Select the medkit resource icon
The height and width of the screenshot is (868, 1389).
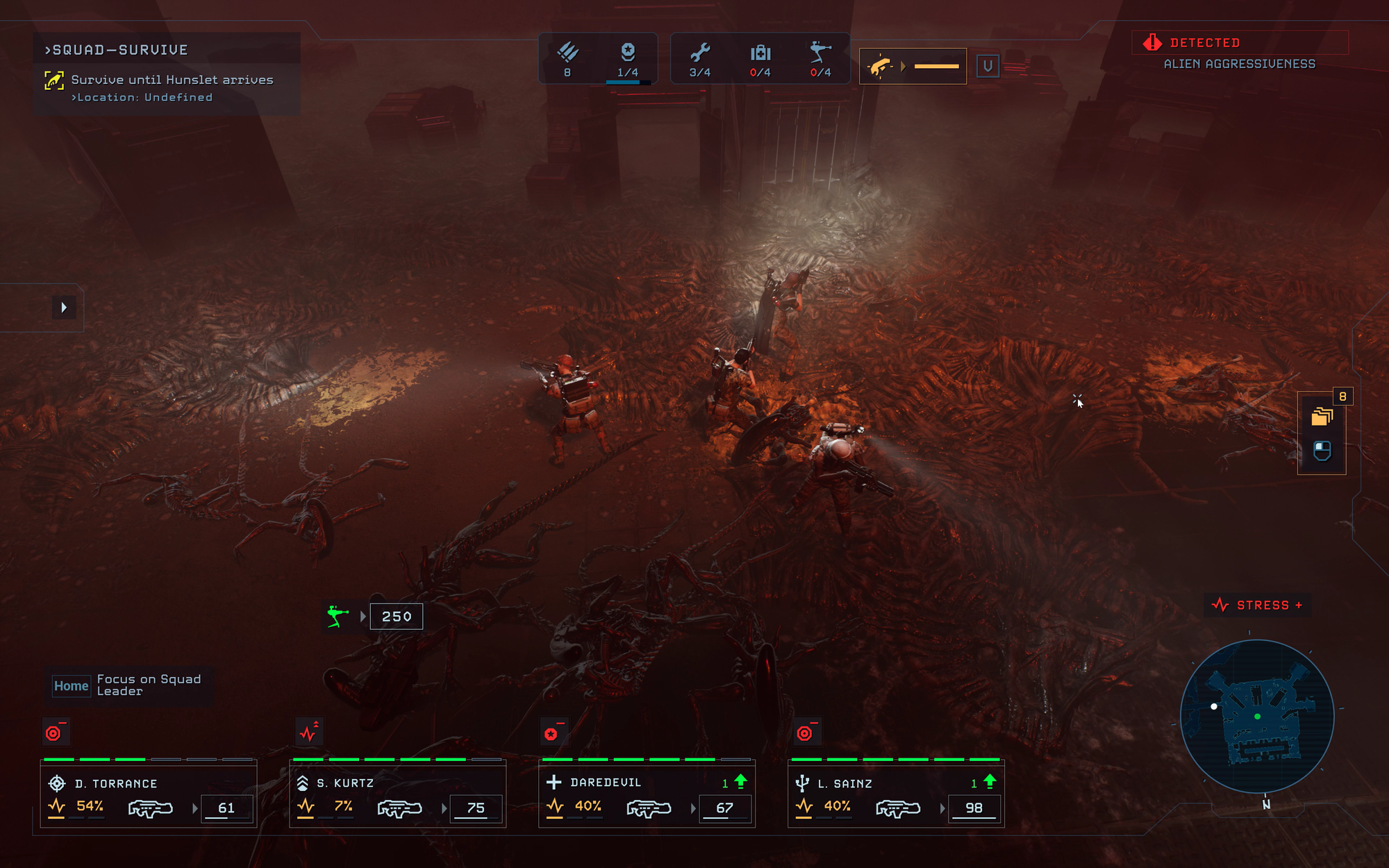pos(760,59)
